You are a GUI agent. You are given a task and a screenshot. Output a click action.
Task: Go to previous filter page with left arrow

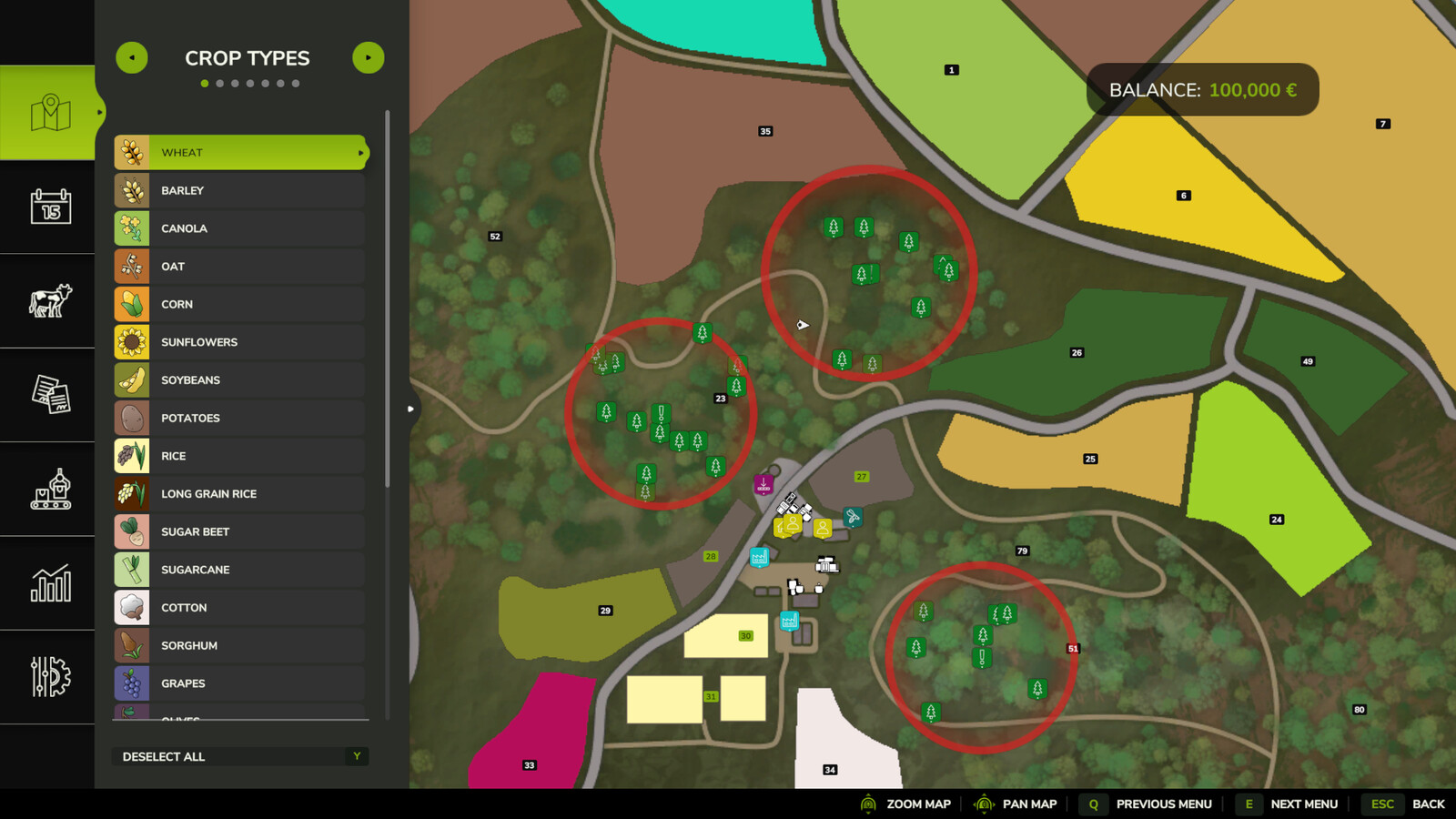point(131,57)
